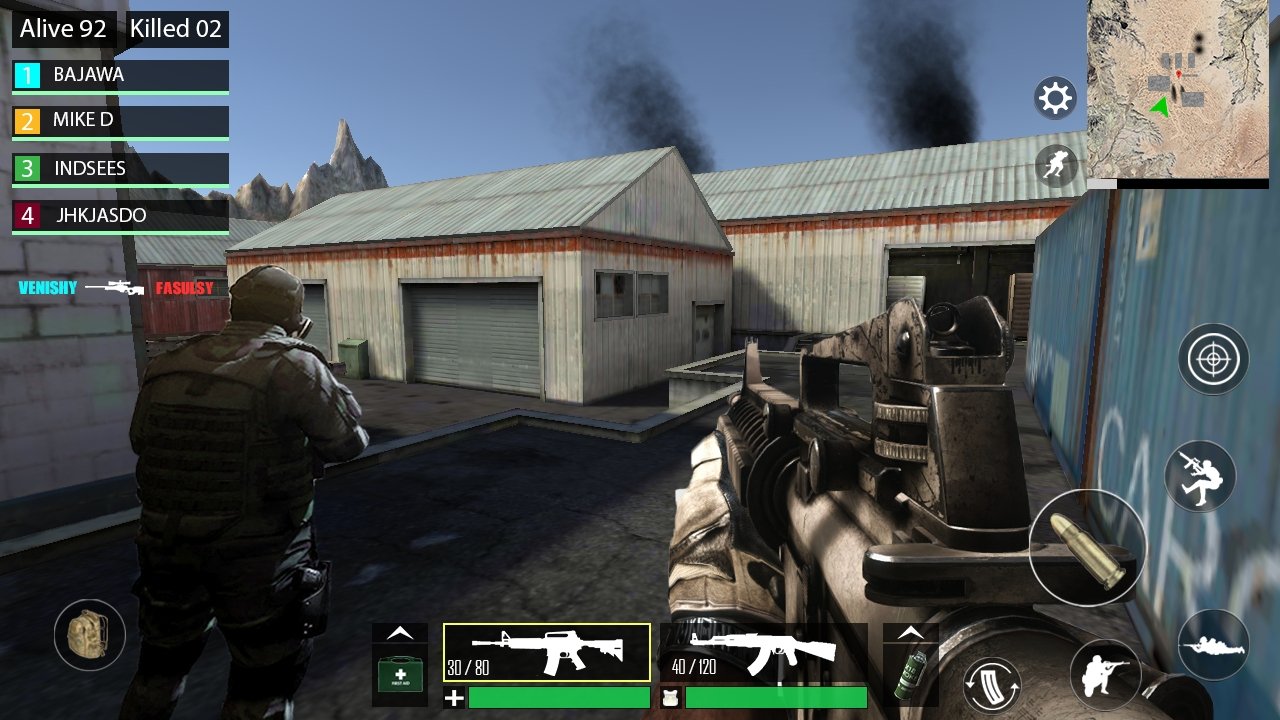Click squad member INDSEES row
Screen dimensions: 1280x720
tap(121, 168)
